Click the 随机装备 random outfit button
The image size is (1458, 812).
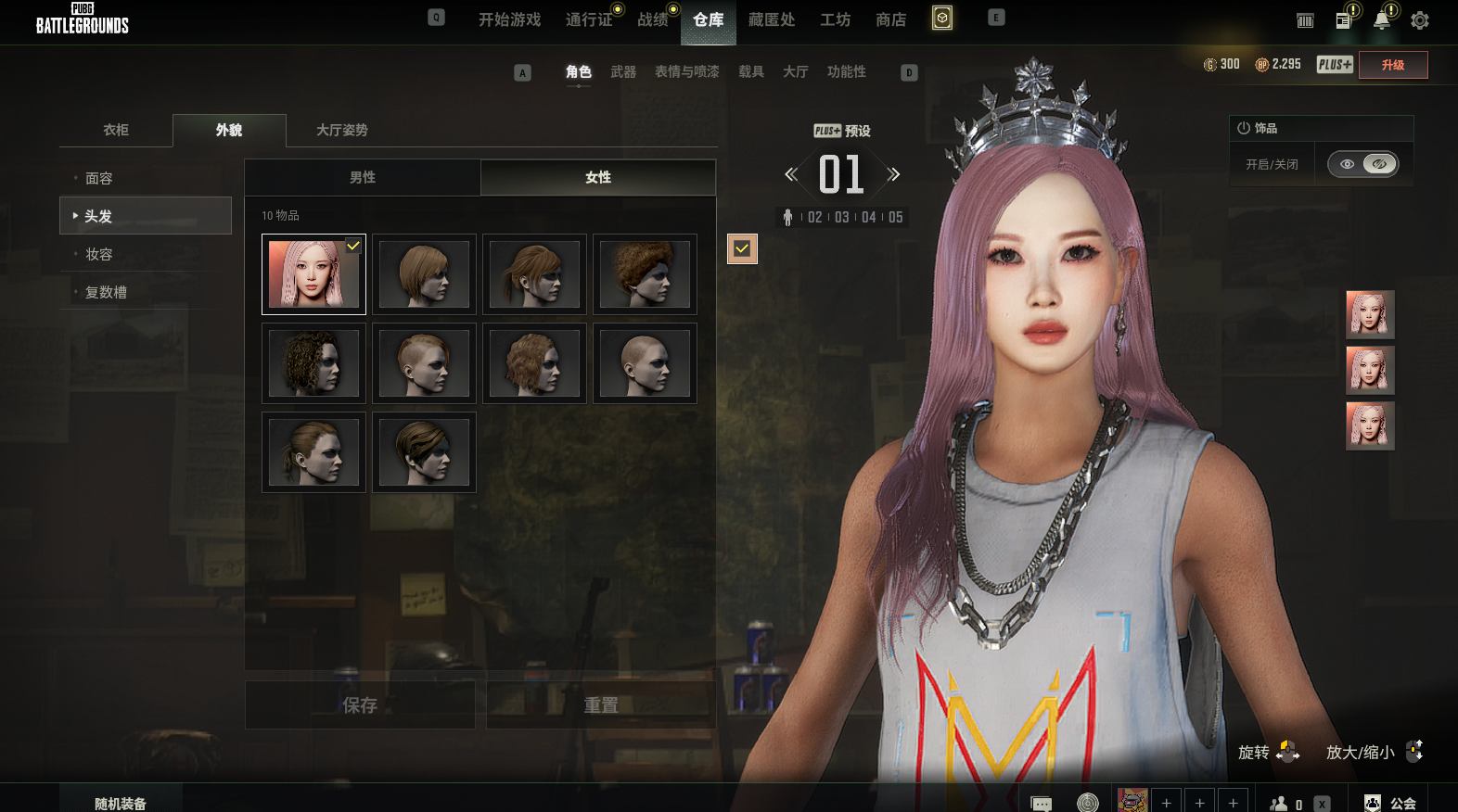point(121,803)
